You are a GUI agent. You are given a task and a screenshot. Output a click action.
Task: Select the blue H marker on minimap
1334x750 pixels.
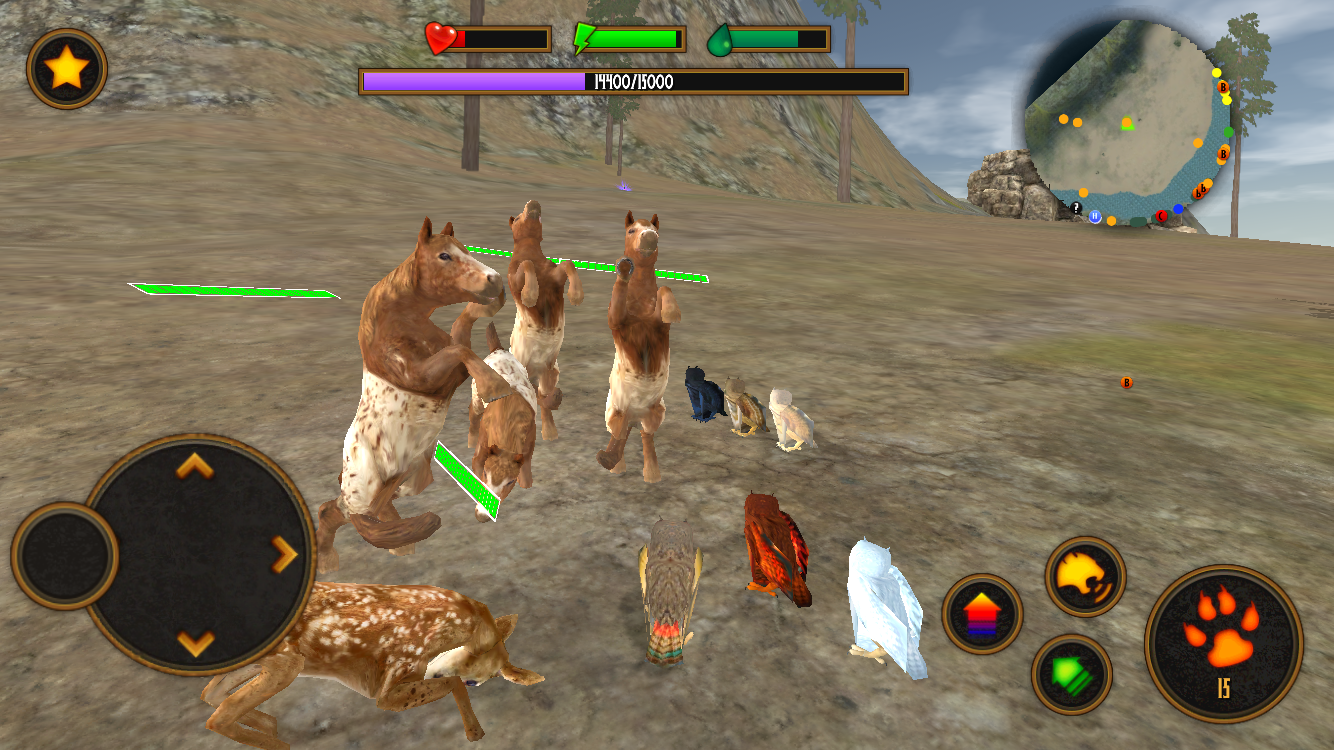tap(1096, 218)
